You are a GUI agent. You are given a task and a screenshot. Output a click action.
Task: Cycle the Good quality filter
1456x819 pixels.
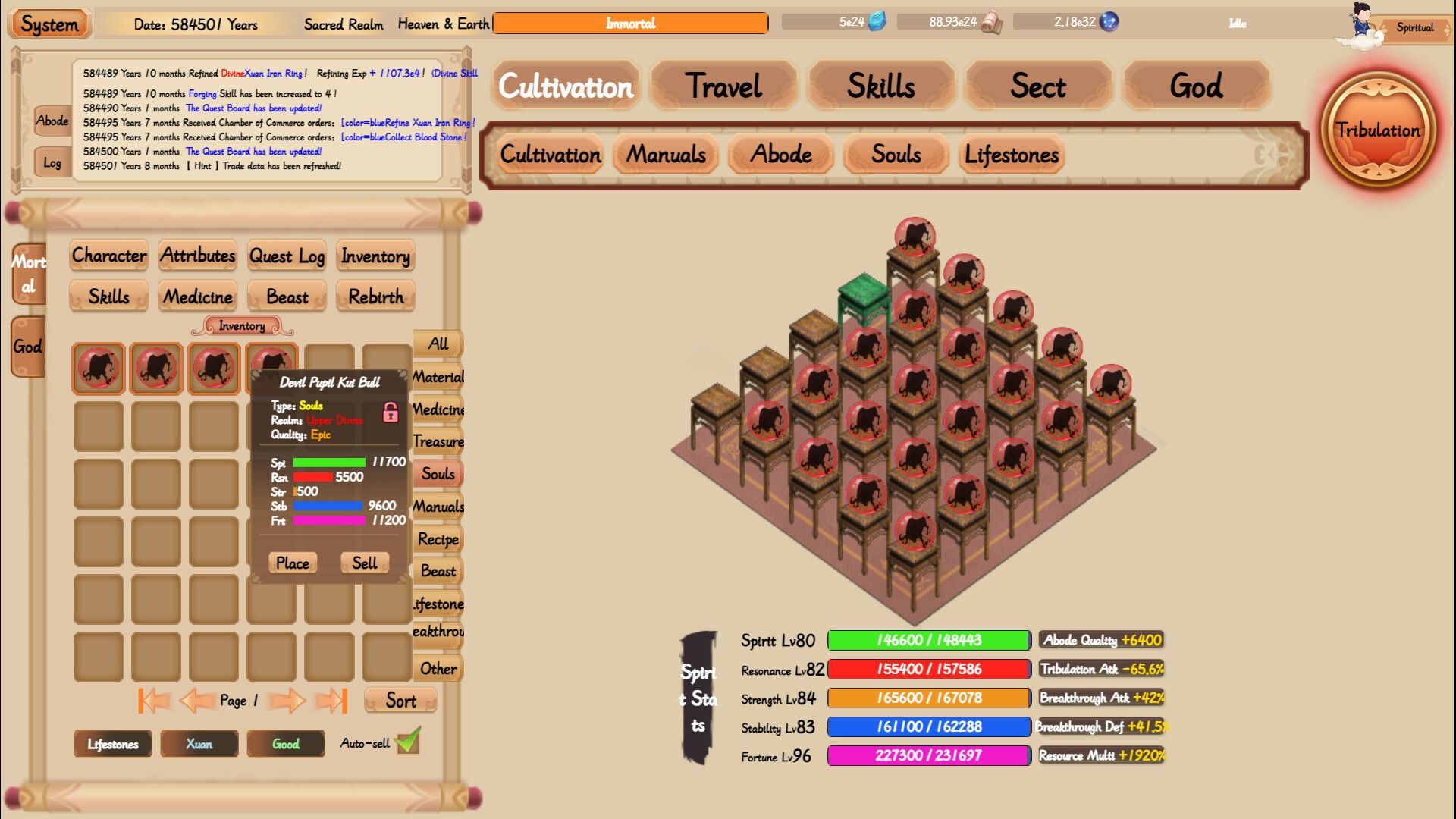(x=285, y=744)
